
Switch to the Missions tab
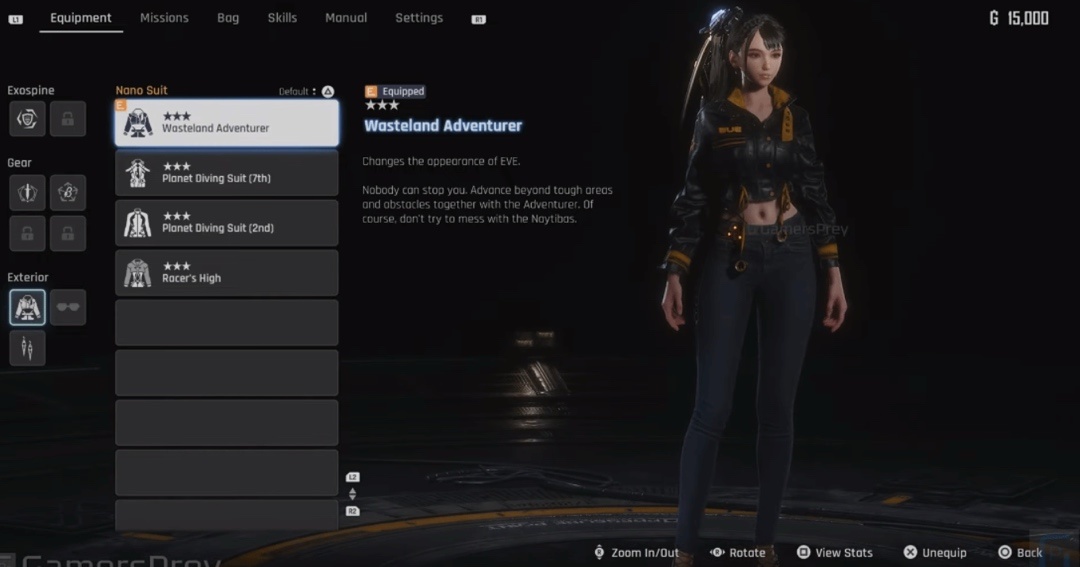click(x=164, y=18)
